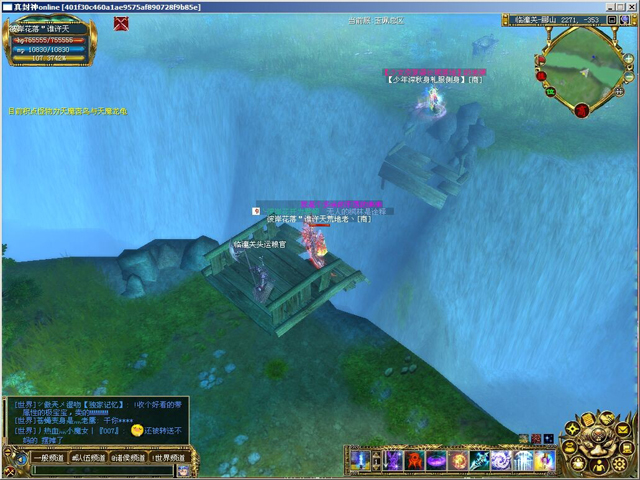This screenshot has height=480, width=640.
Task: Close the game window
Action: (x=630, y=7)
